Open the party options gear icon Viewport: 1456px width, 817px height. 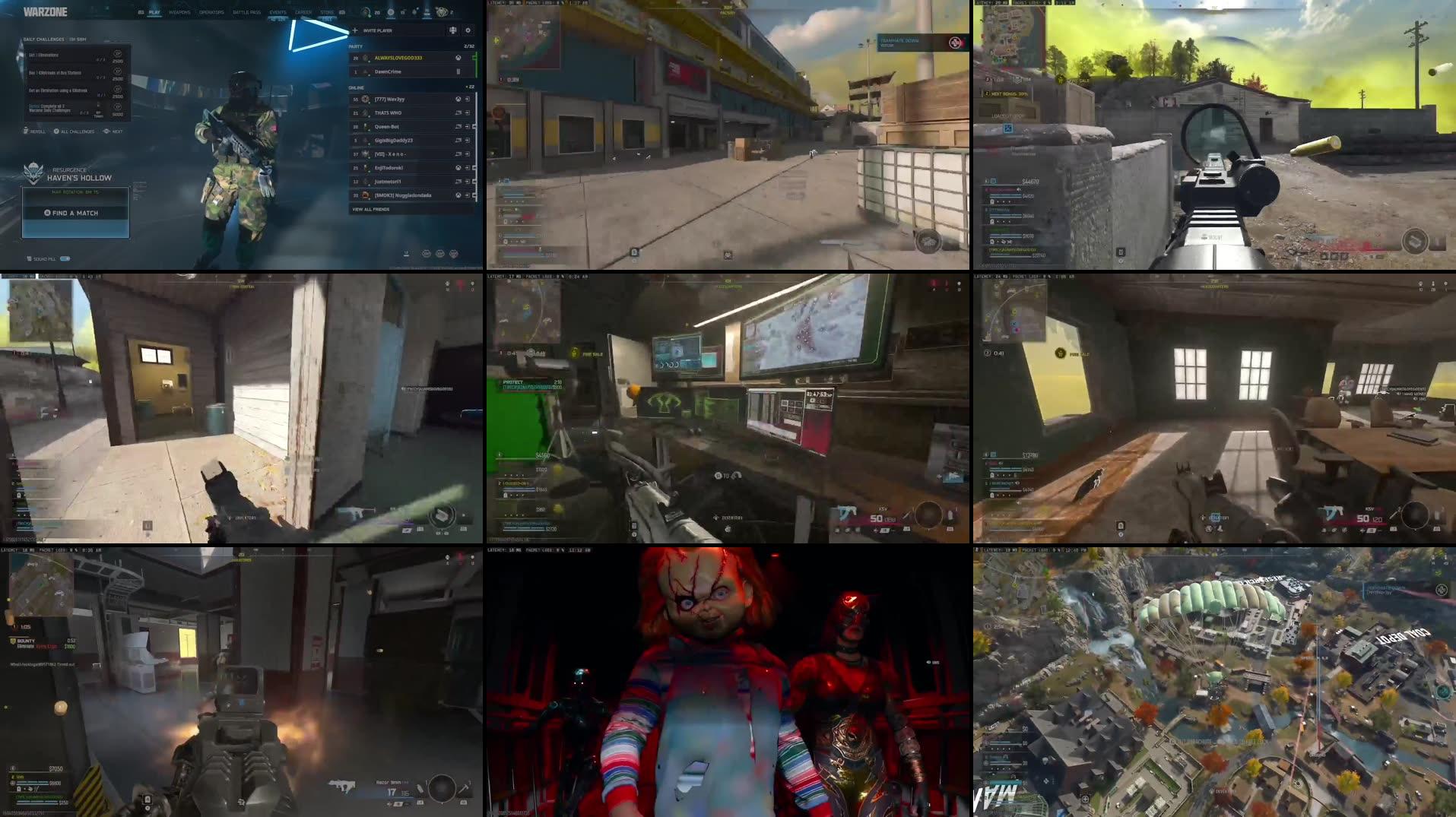(x=468, y=30)
